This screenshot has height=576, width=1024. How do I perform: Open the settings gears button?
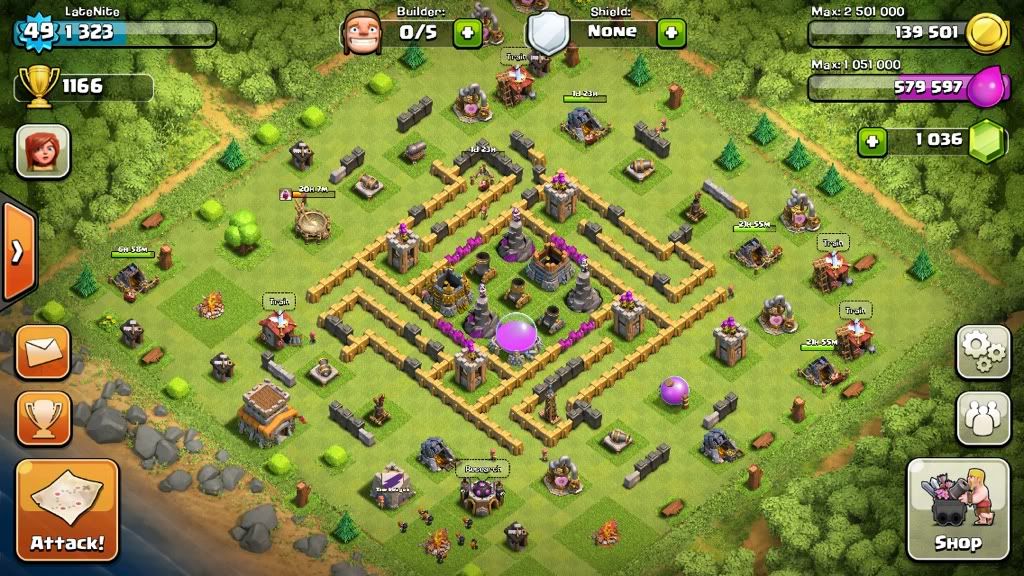983,351
